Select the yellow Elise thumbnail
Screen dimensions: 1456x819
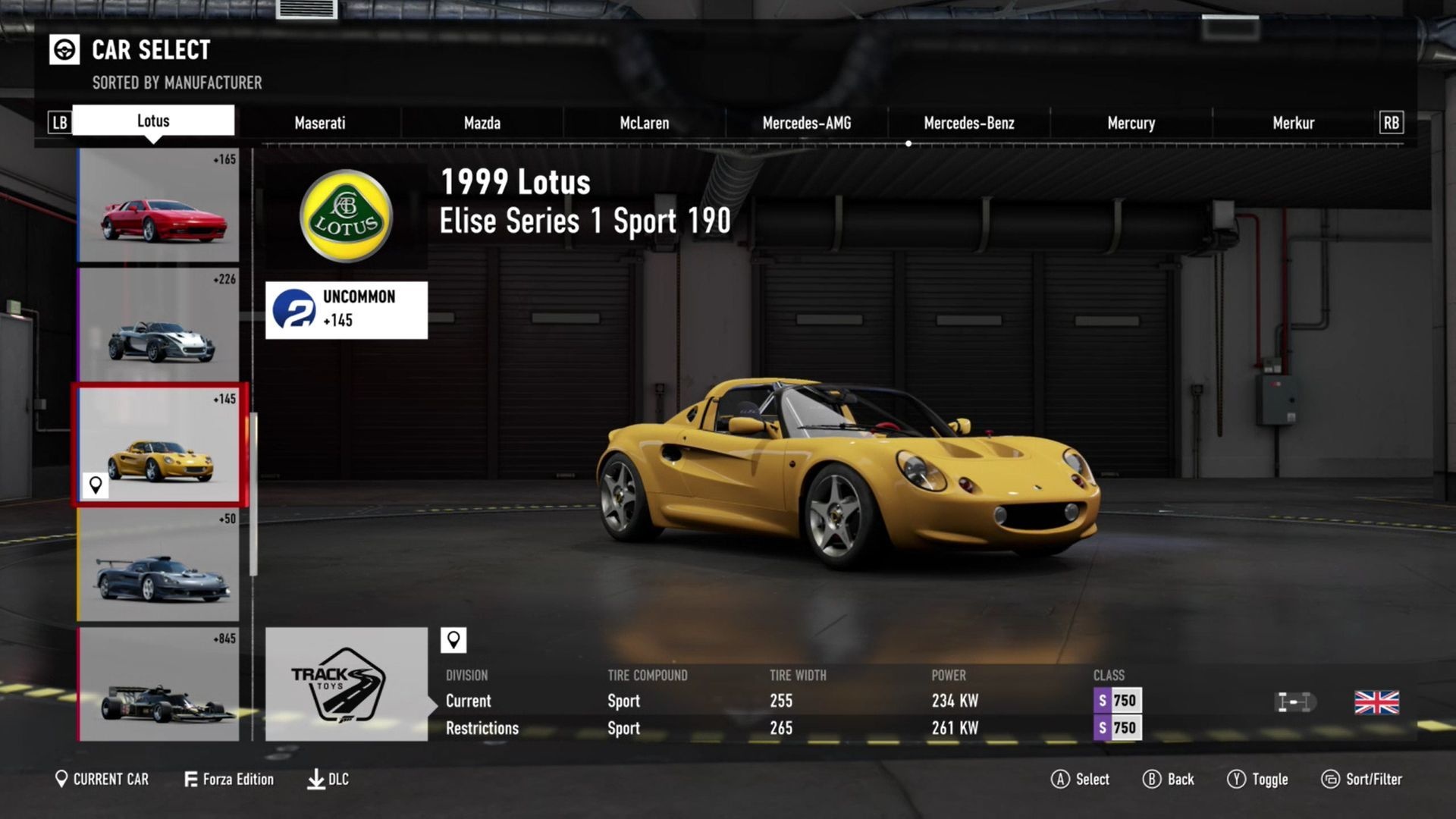tap(158, 445)
